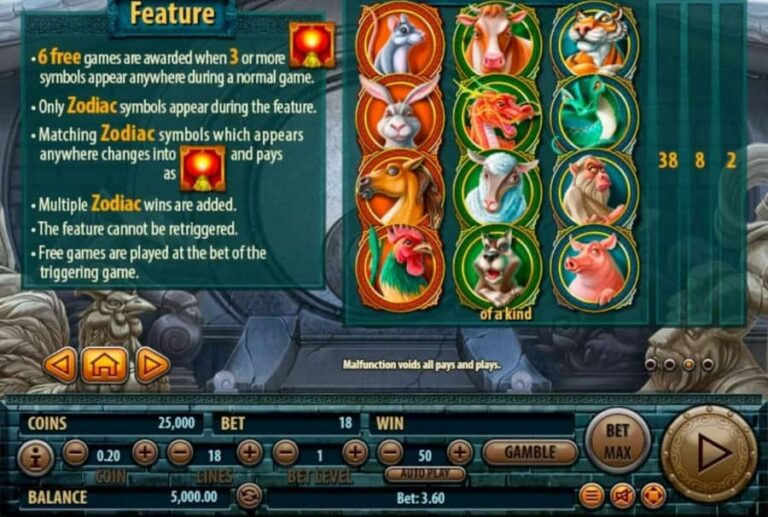This screenshot has height=517, width=768.
Task: Start Auto Play
Action: tap(425, 474)
